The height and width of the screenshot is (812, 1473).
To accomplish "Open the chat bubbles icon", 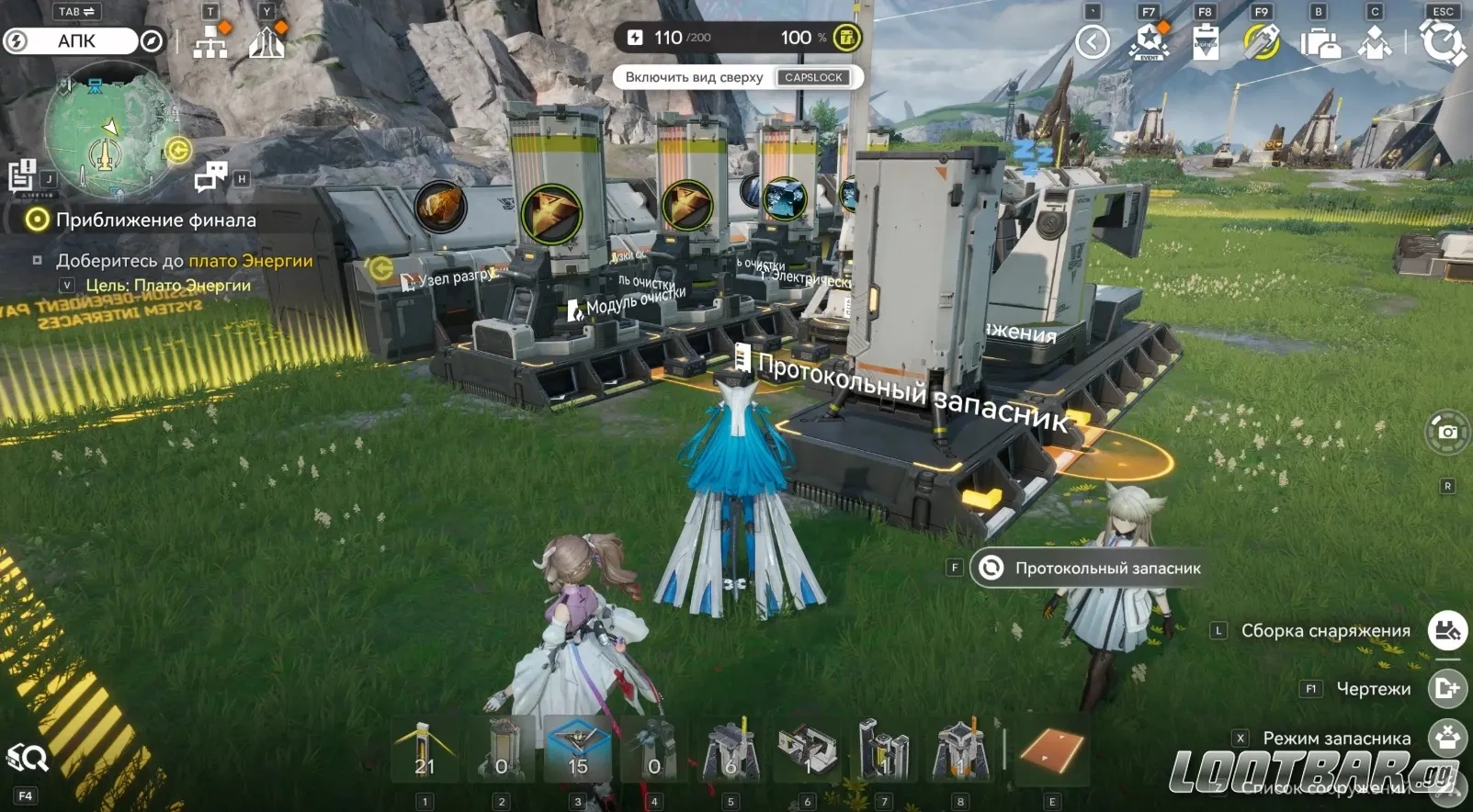I will [x=210, y=175].
